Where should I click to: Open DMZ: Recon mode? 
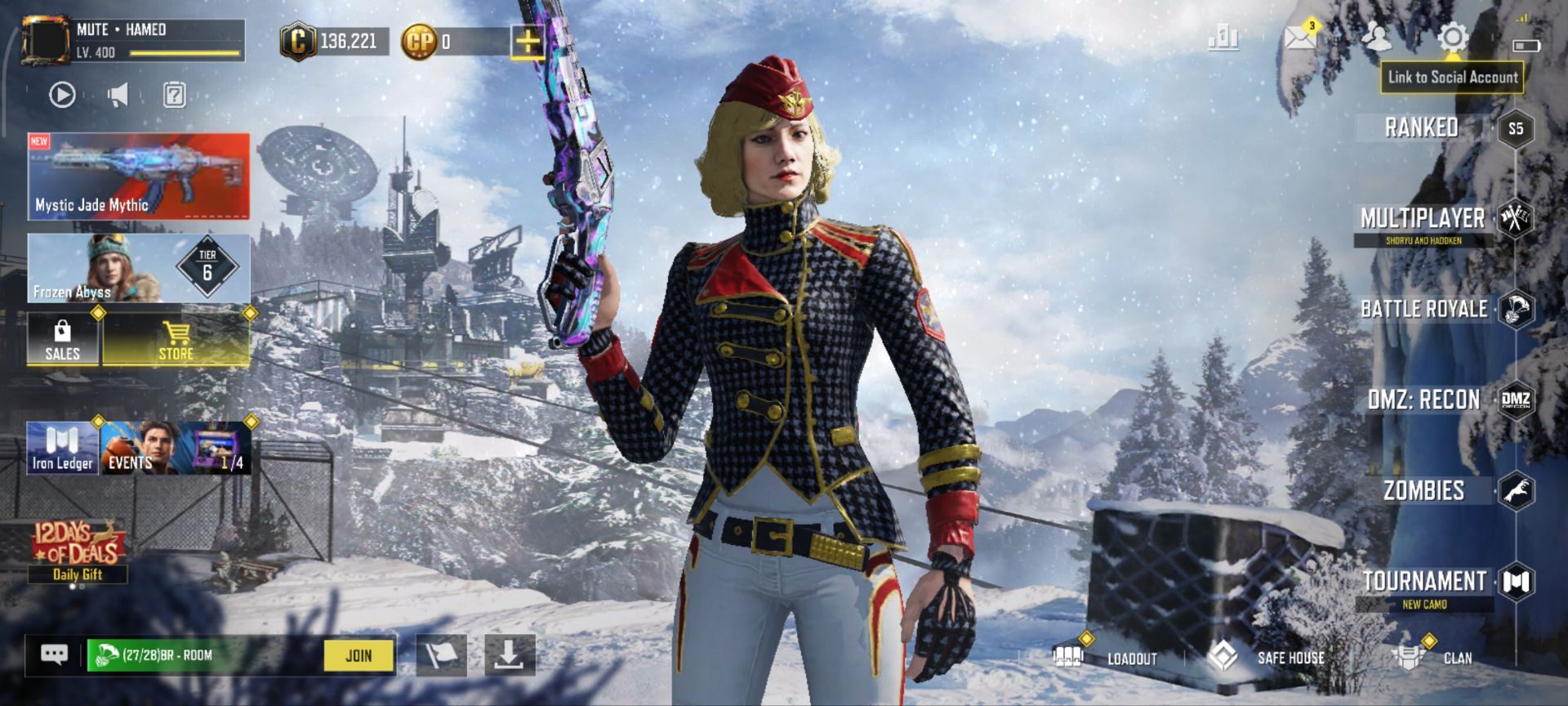(x=1423, y=400)
